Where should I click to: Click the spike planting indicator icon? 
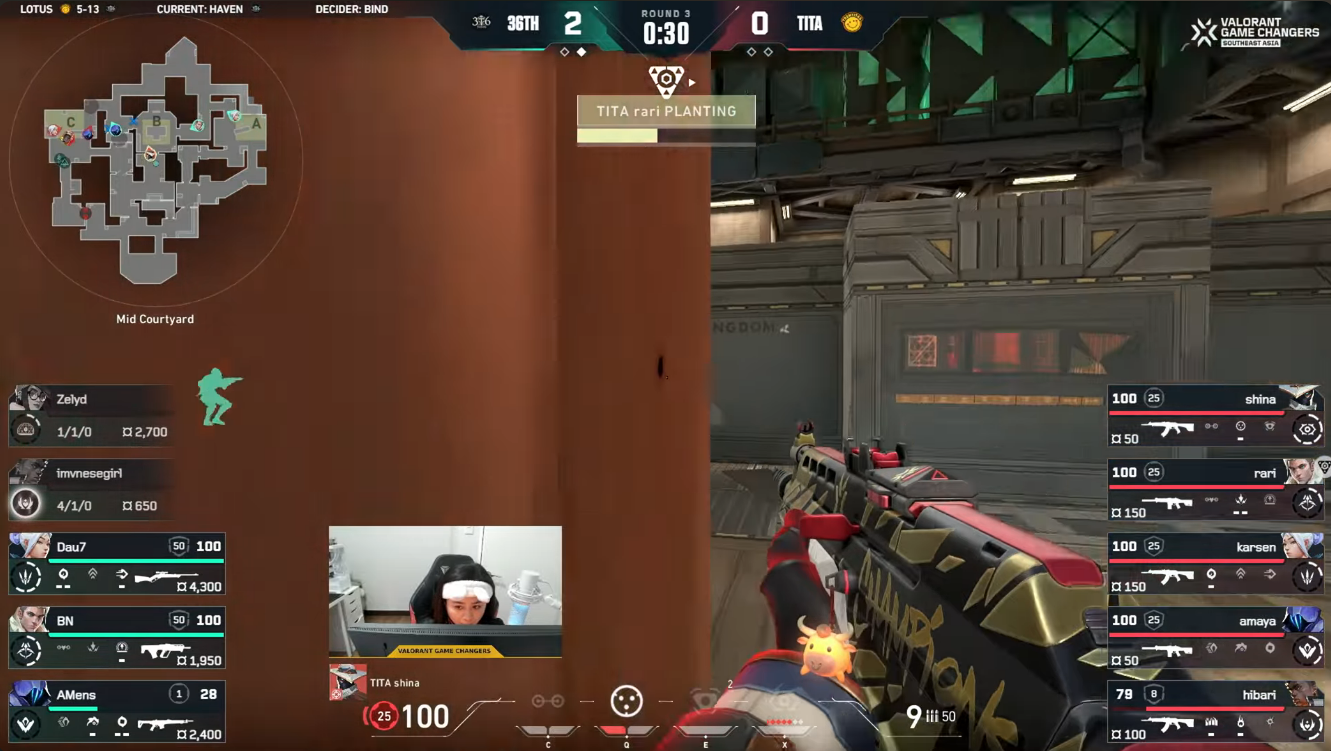pos(666,80)
